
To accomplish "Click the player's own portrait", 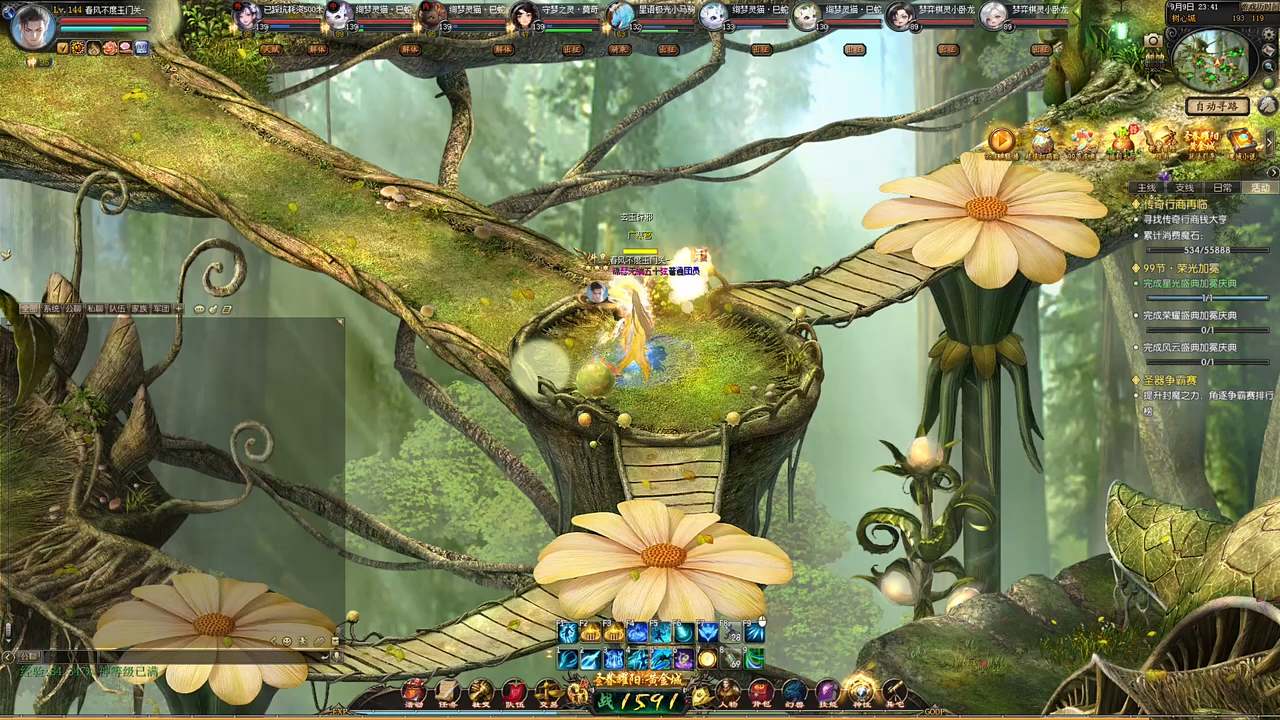I will 32,25.
